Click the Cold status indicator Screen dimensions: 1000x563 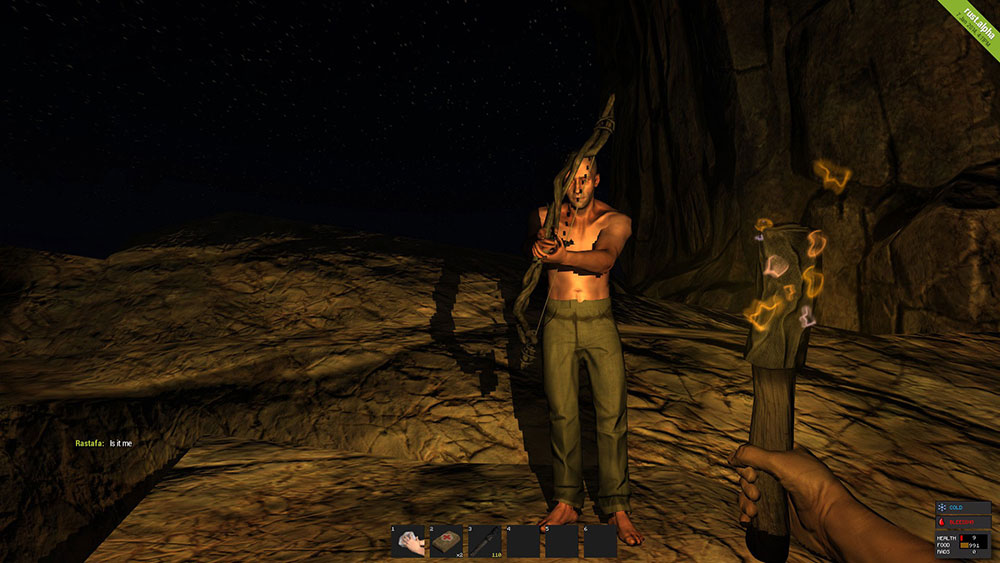[x=961, y=508]
